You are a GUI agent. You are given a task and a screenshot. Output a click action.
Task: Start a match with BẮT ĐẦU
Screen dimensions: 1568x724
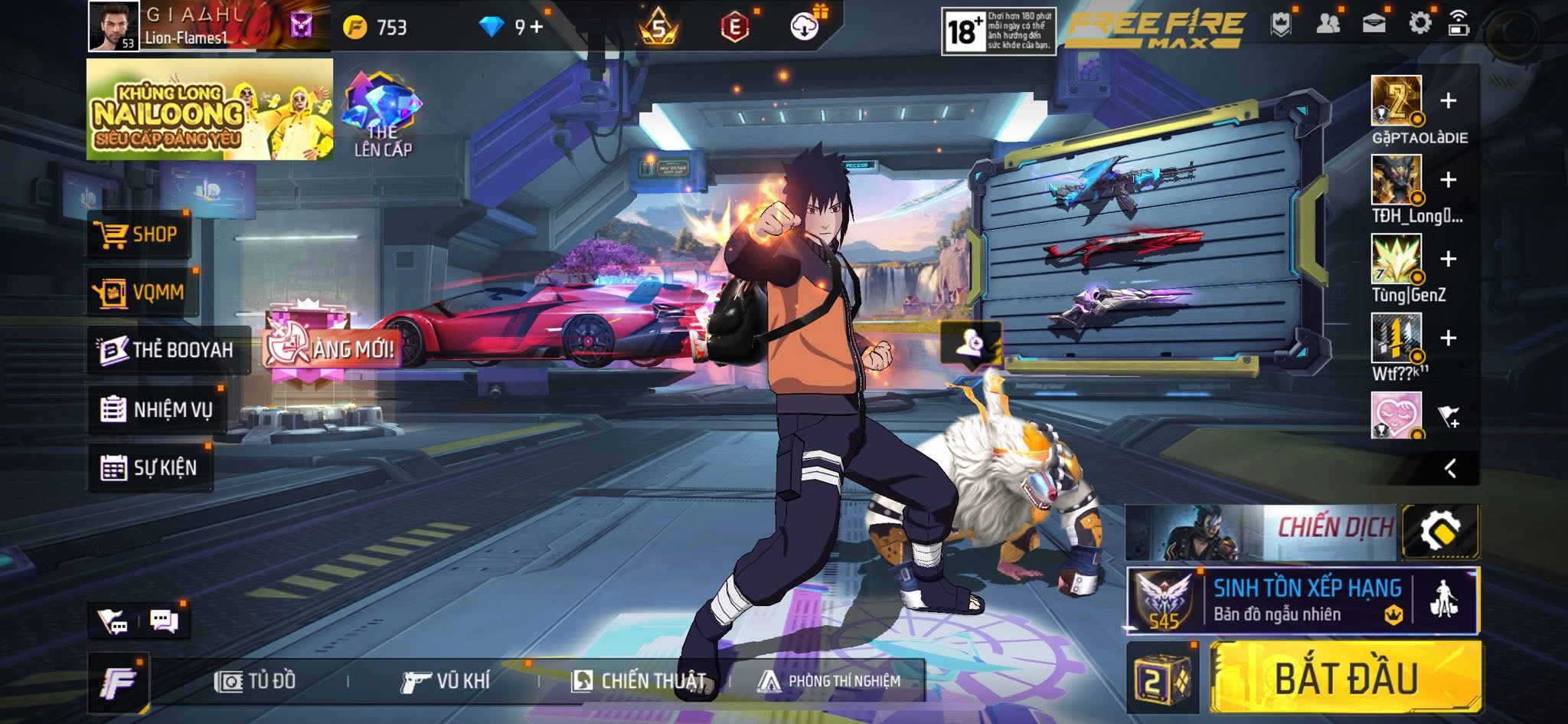pos(1345,678)
